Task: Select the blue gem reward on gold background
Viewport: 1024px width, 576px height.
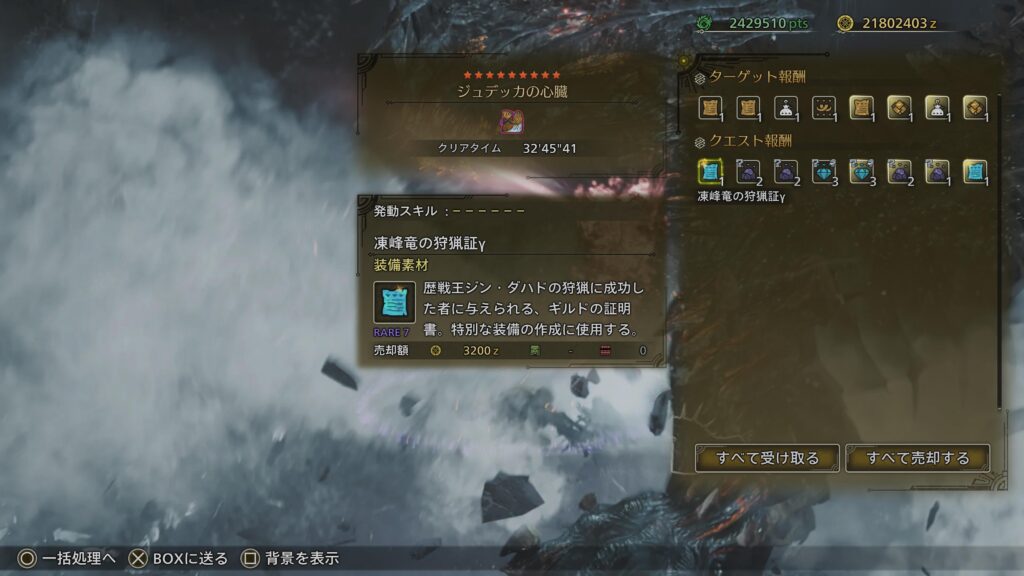Action: 862,172
